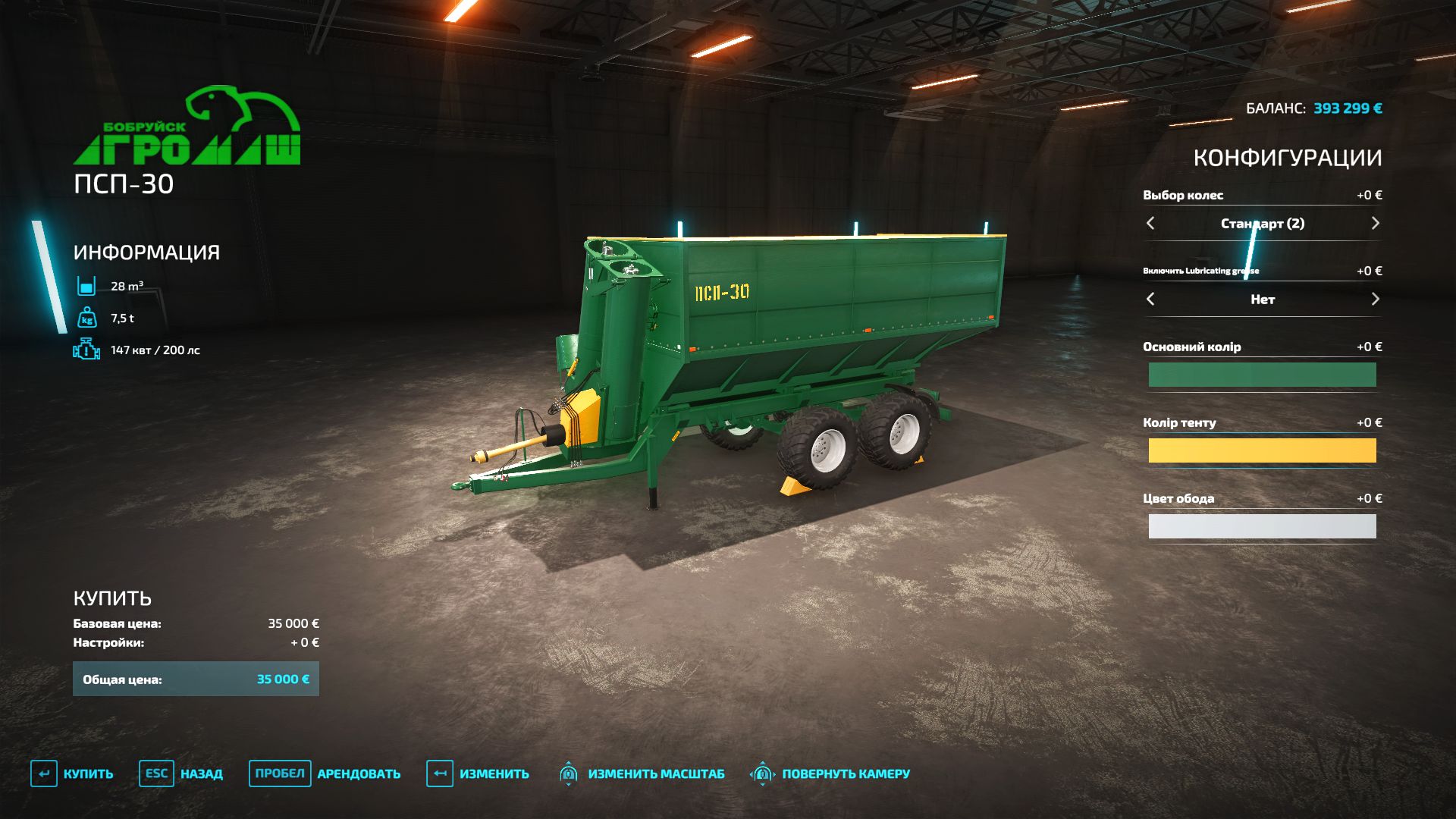
Task: Switch to previous wheel option left arrow
Action: 1150,223
